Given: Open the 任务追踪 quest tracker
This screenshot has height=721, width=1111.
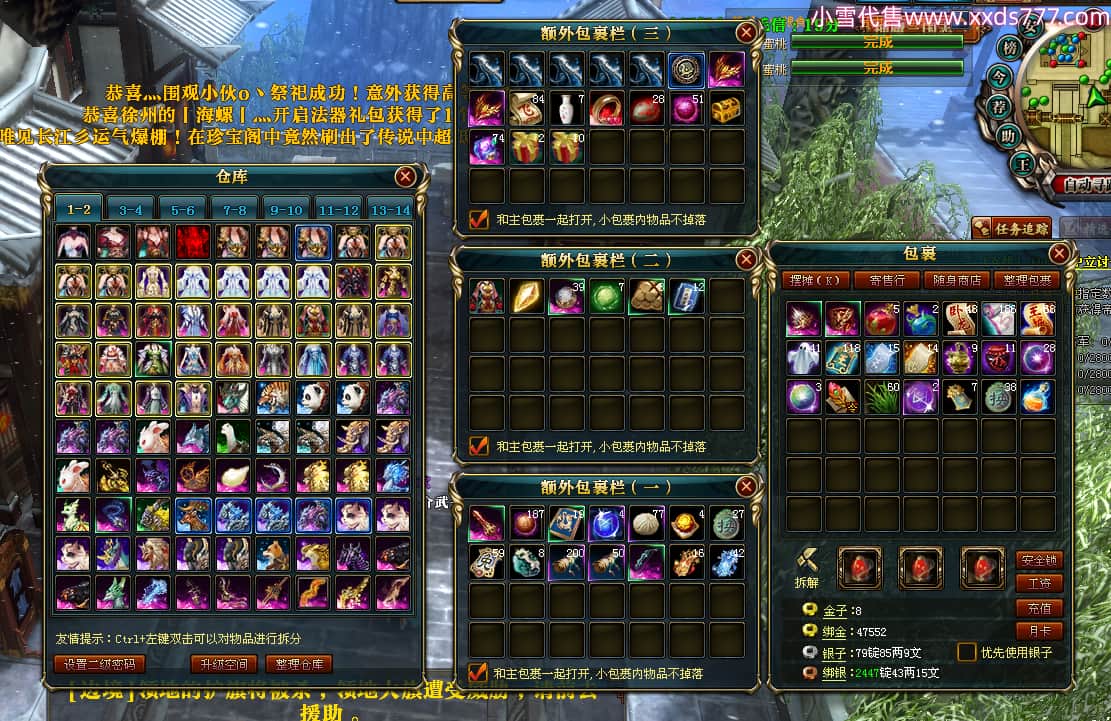Looking at the screenshot, I should tap(1012, 228).
